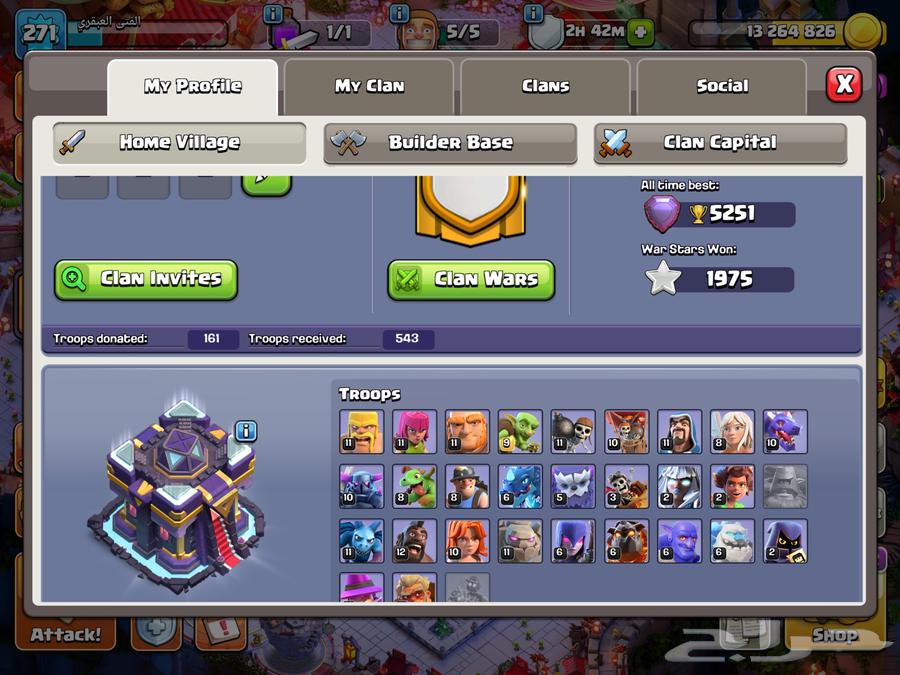The height and width of the screenshot is (675, 900).
Task: Select the purple Dragon troop icon
Action: coord(785,431)
